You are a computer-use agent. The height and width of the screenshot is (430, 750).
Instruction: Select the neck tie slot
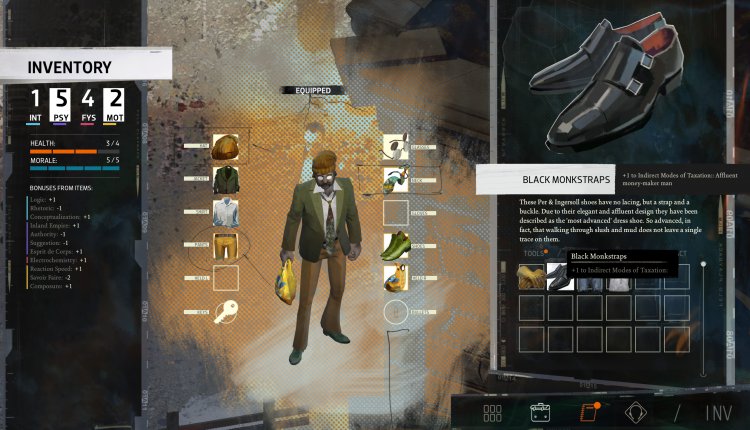pos(397,181)
